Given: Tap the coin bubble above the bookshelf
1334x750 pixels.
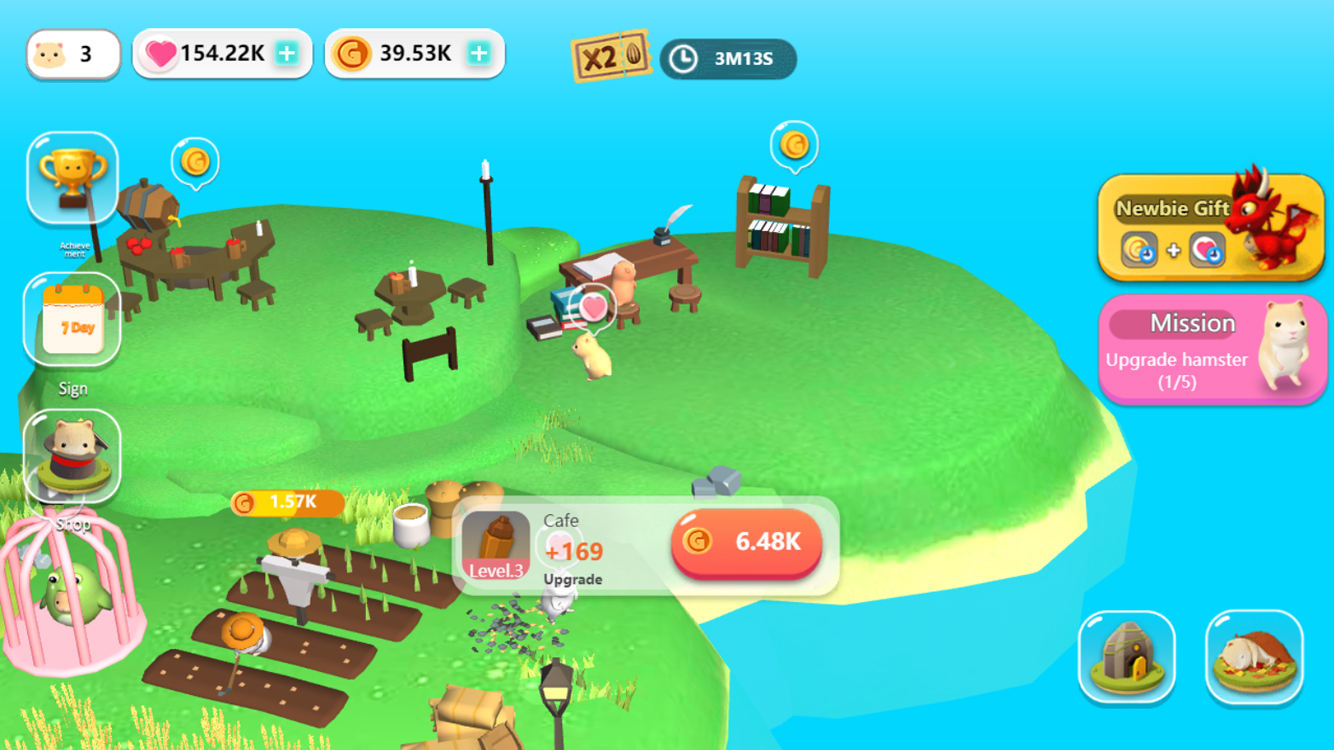Looking at the screenshot, I should pos(795,146).
